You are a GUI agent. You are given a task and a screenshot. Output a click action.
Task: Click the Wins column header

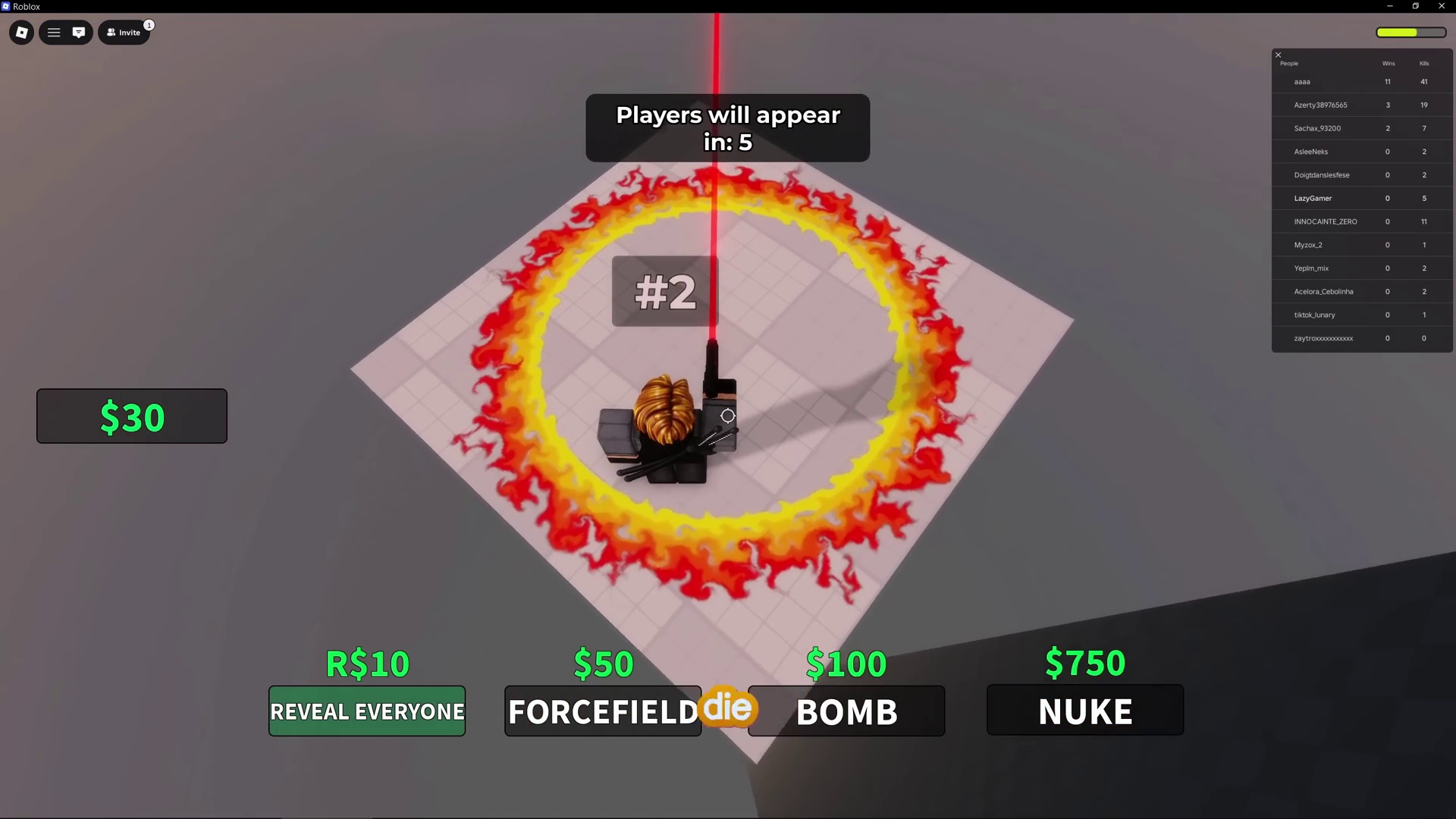(x=1388, y=64)
